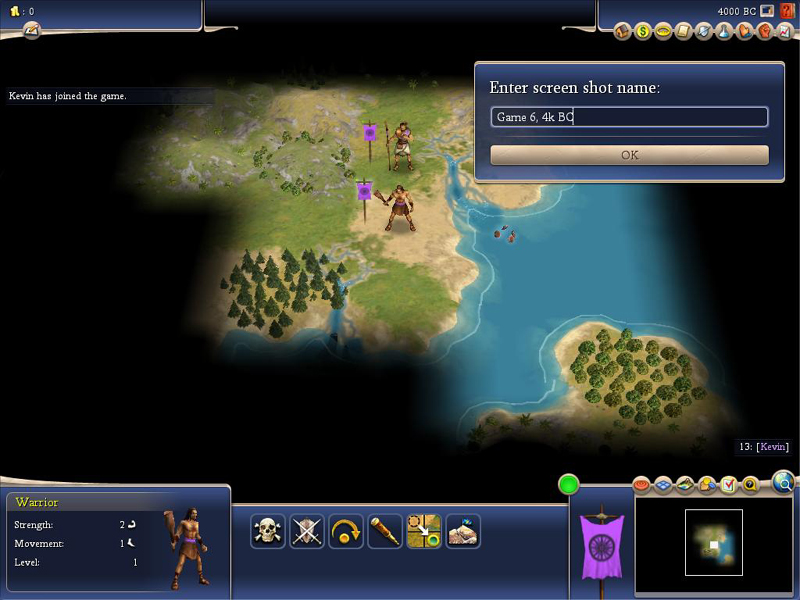Activate the go-to move mode button
The image size is (800, 600).
424,531
